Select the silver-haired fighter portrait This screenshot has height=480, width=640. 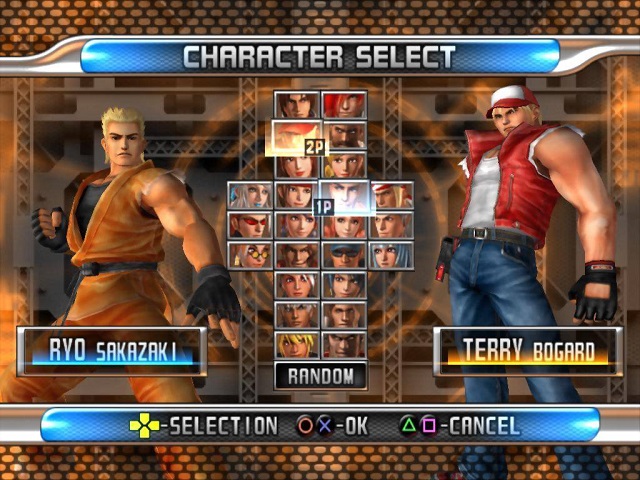(250, 195)
